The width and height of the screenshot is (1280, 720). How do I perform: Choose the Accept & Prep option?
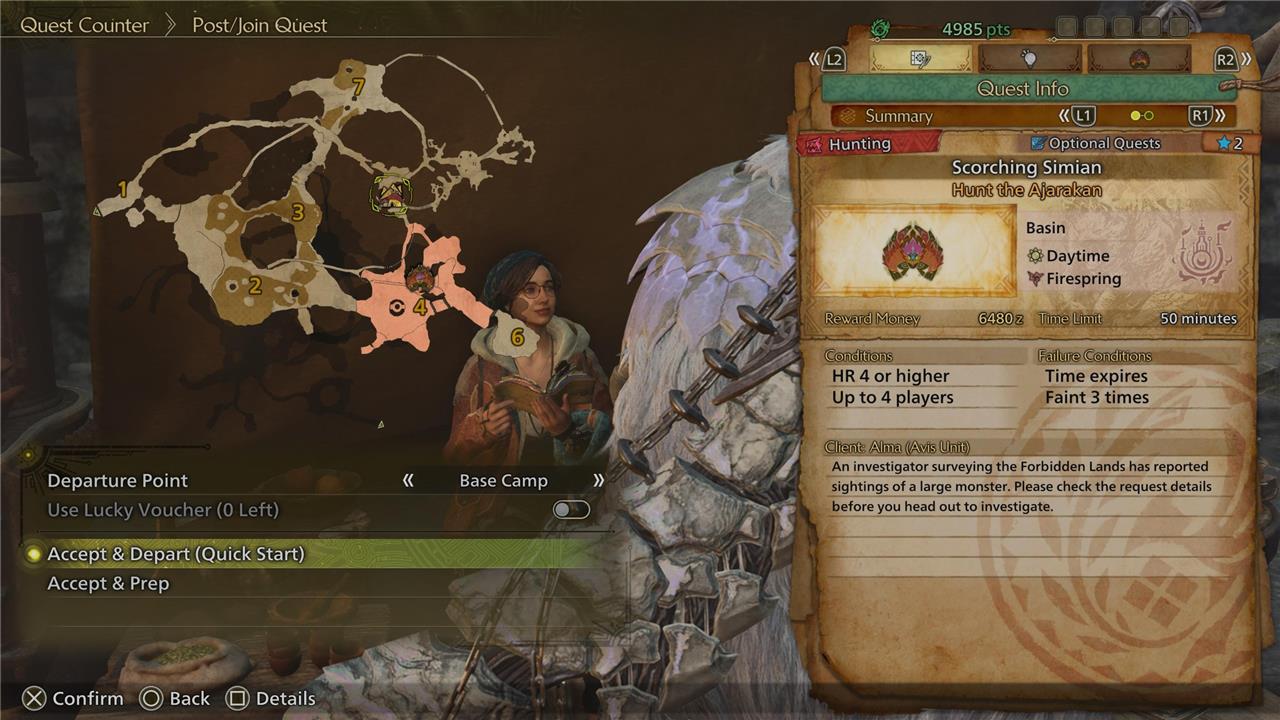pos(108,584)
